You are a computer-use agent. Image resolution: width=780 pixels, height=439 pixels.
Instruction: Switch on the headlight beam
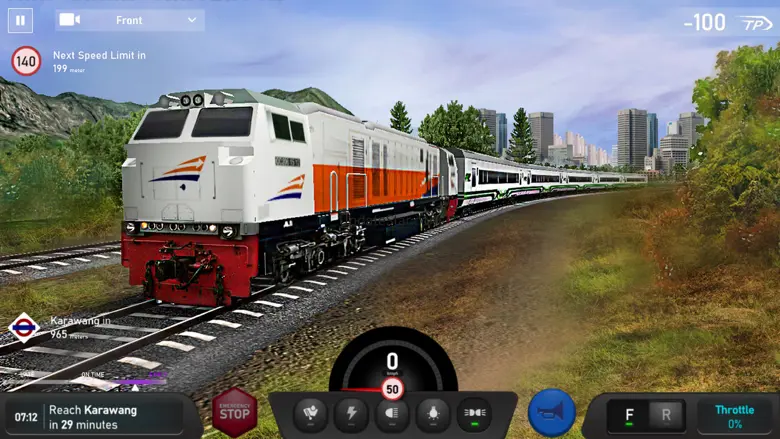coord(392,413)
